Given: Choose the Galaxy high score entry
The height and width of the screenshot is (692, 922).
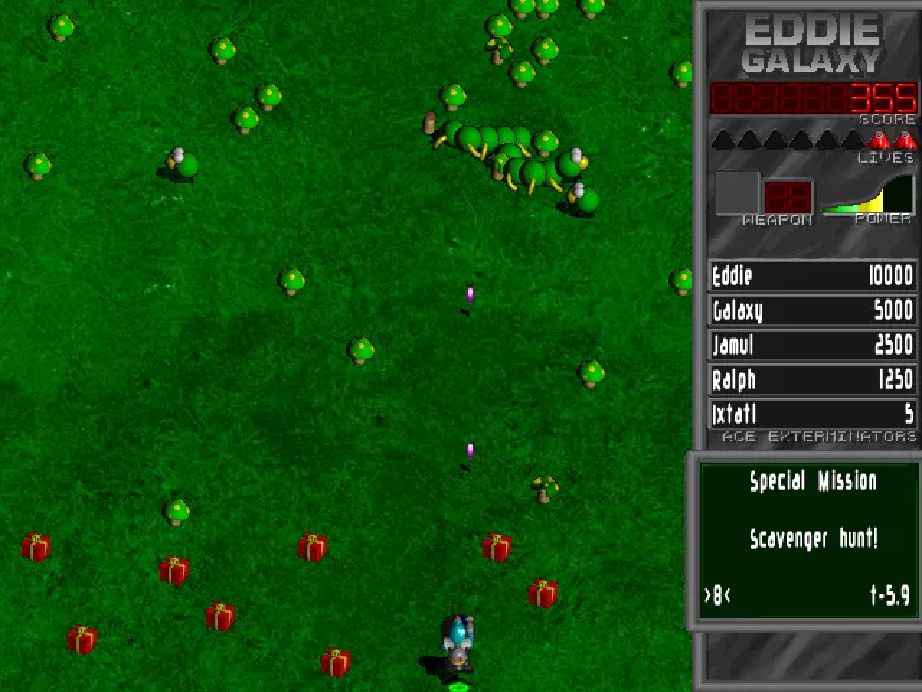Looking at the screenshot, I should 812,311.
